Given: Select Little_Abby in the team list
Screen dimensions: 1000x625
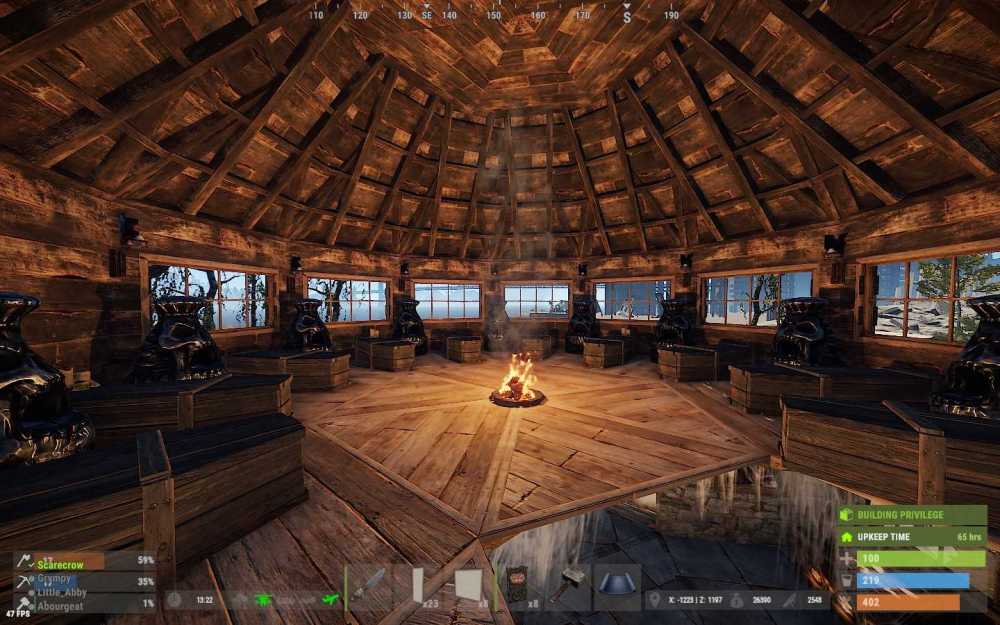Looking at the screenshot, I should click(59, 591).
